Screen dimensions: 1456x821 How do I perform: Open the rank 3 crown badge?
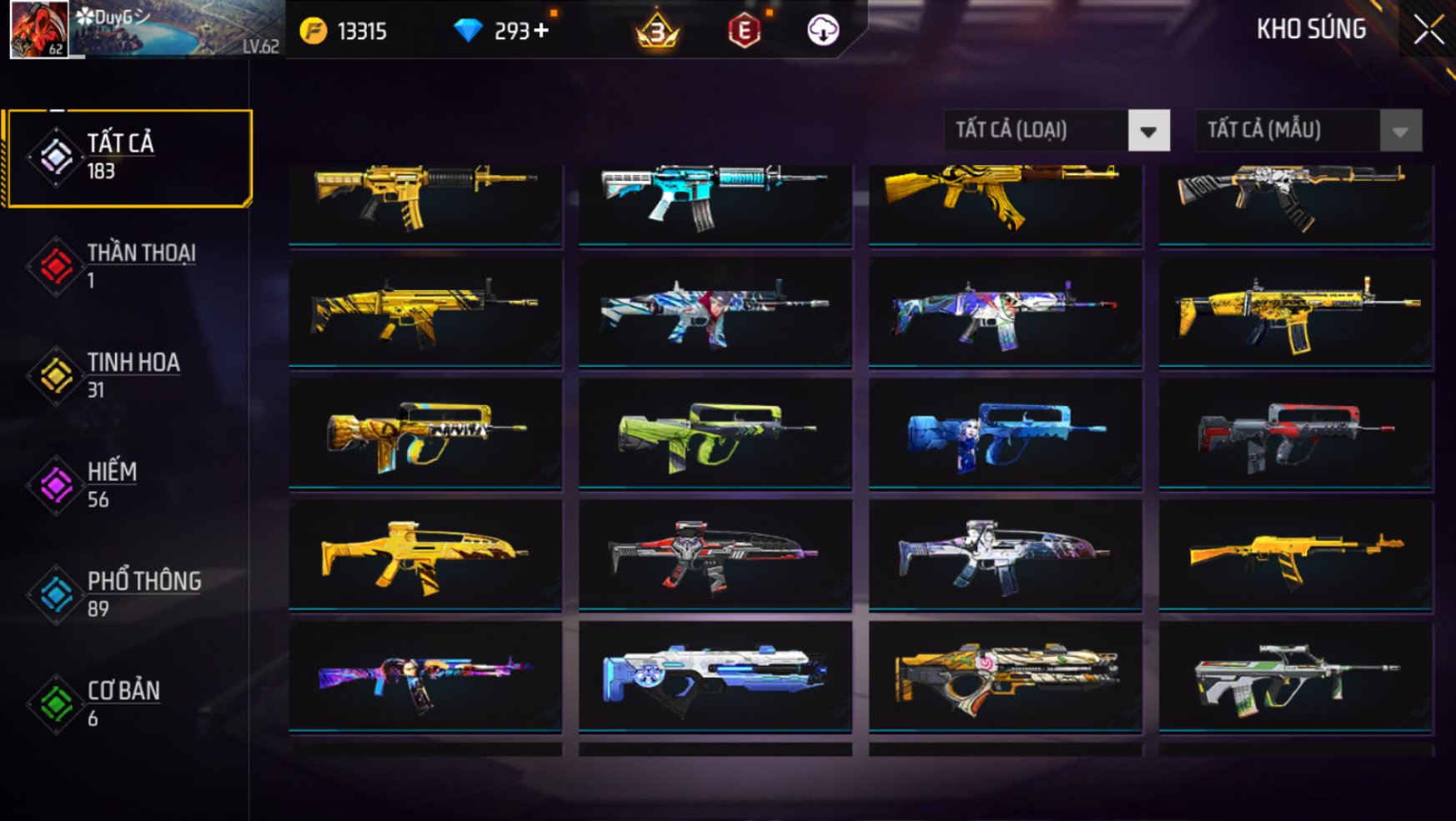pos(657,32)
